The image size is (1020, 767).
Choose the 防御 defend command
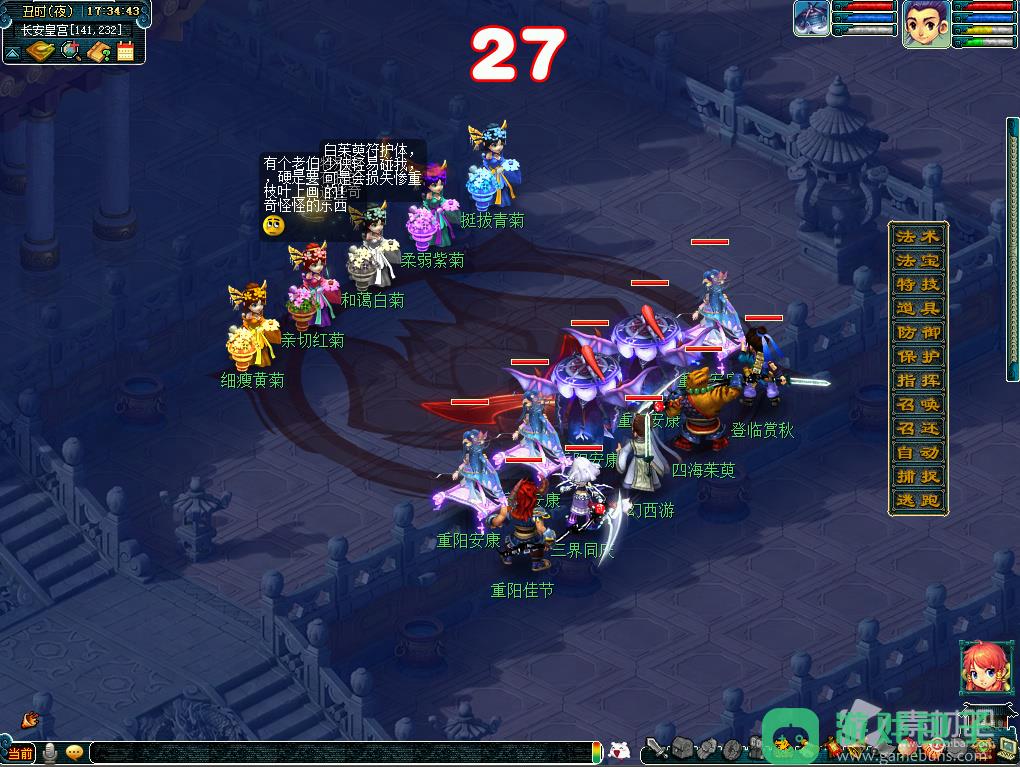(918, 333)
